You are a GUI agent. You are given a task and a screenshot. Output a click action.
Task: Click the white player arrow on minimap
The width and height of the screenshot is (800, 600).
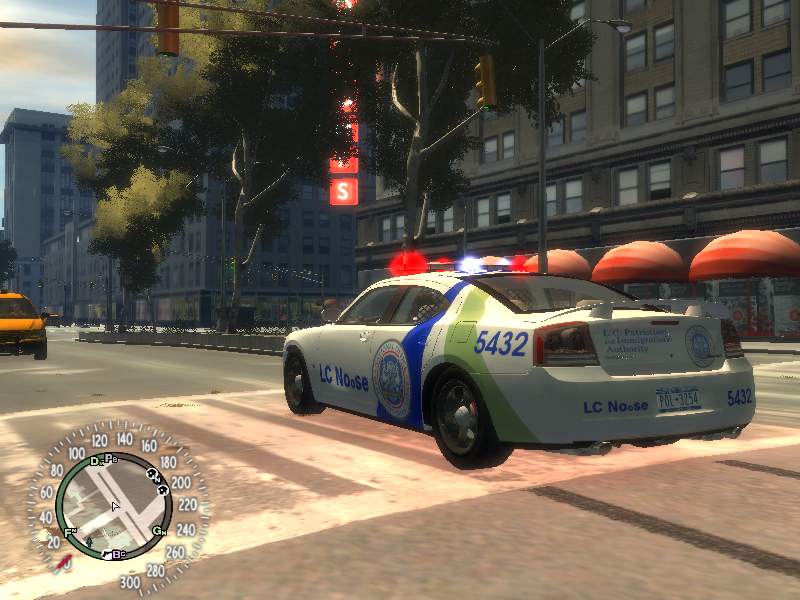pos(115,507)
